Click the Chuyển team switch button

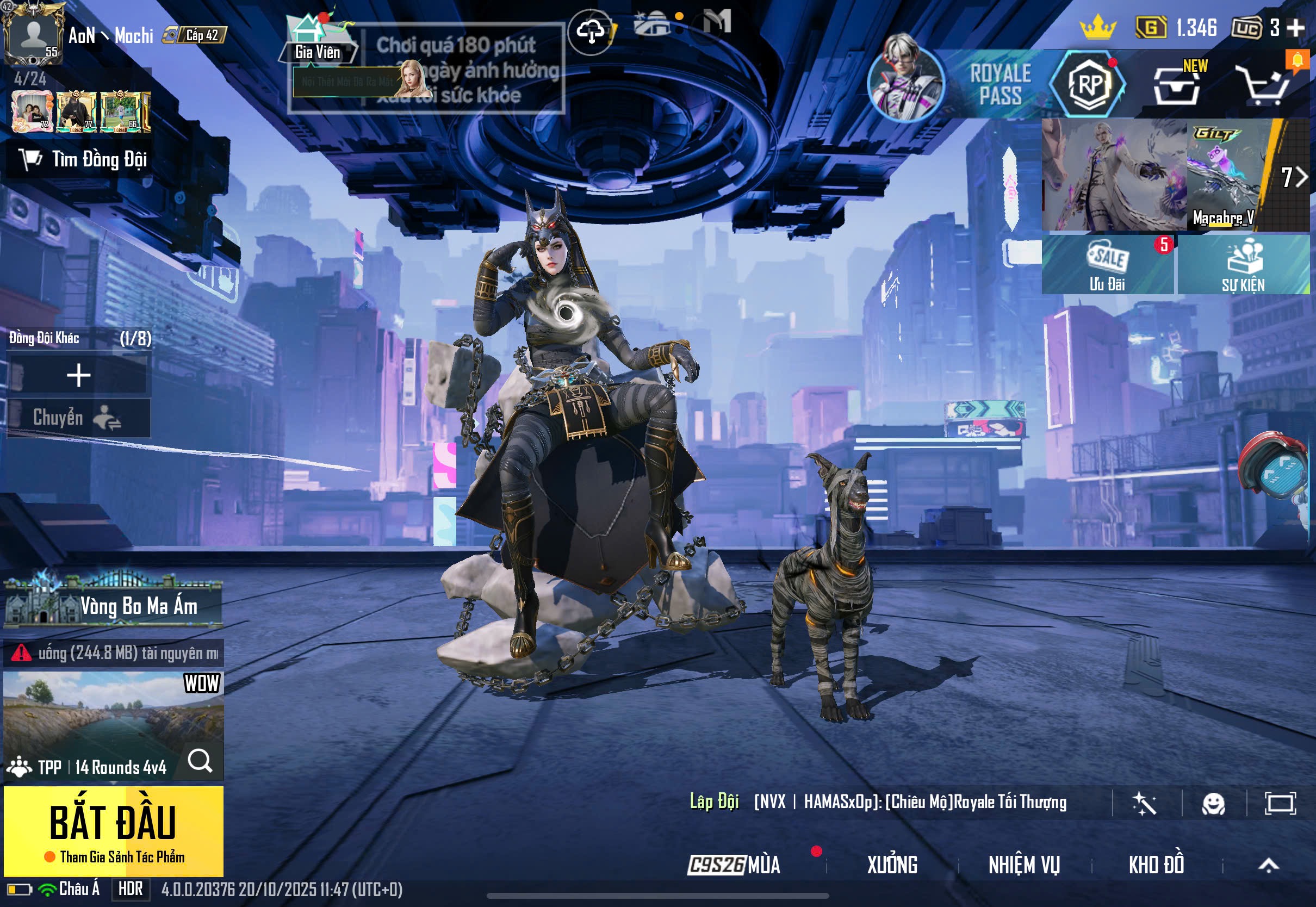[78, 418]
